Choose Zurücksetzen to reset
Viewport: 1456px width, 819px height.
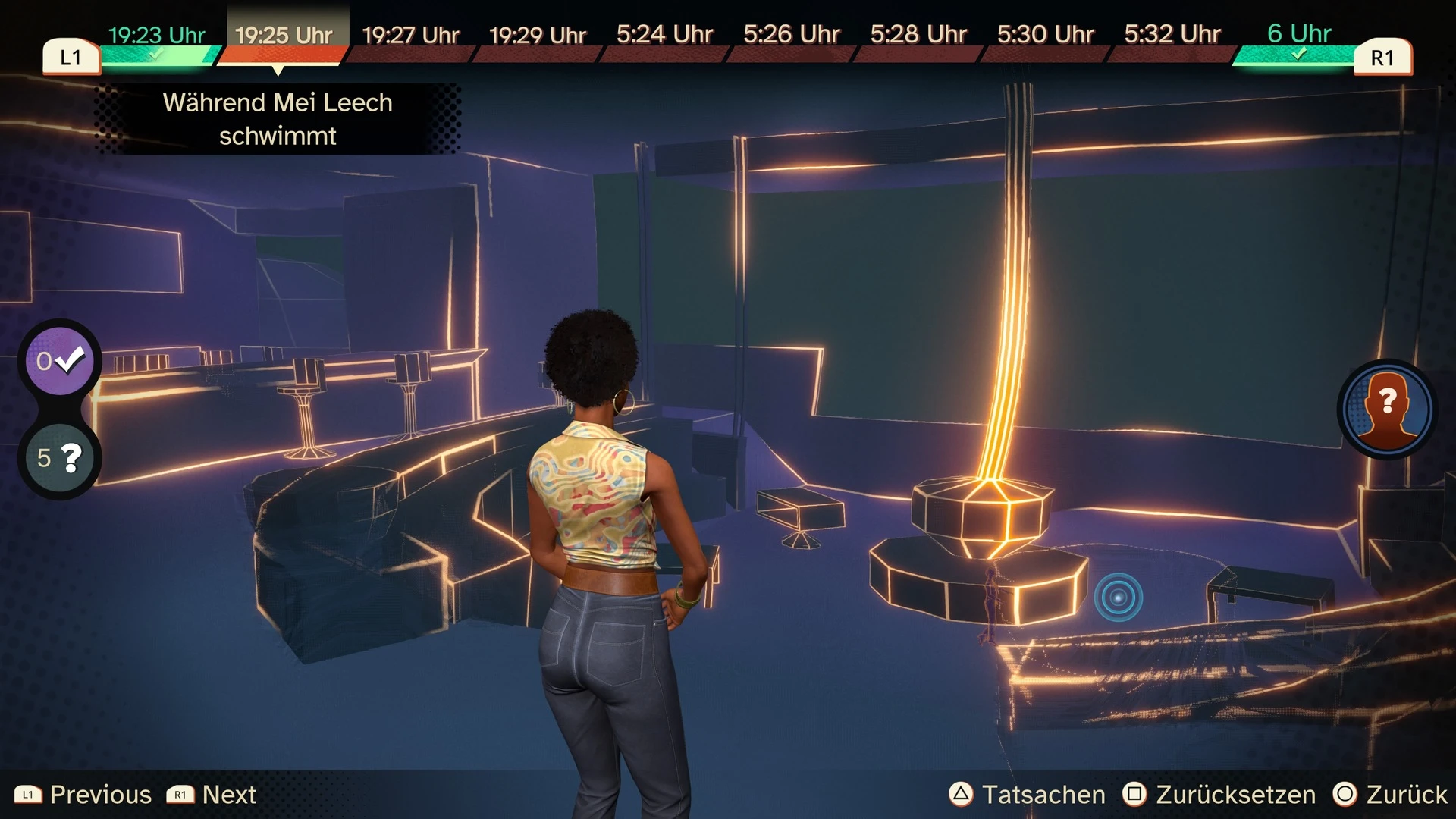pos(1219,794)
